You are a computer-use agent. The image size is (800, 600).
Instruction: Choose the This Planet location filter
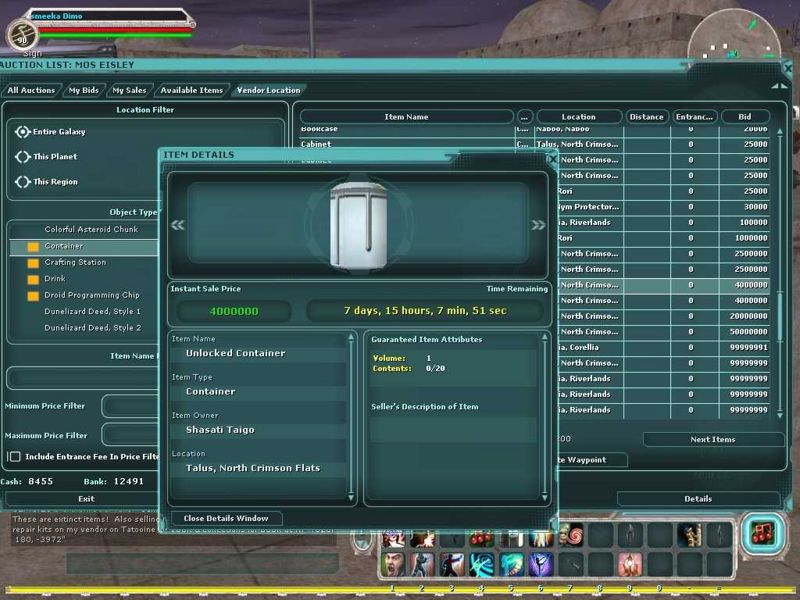click(24, 157)
